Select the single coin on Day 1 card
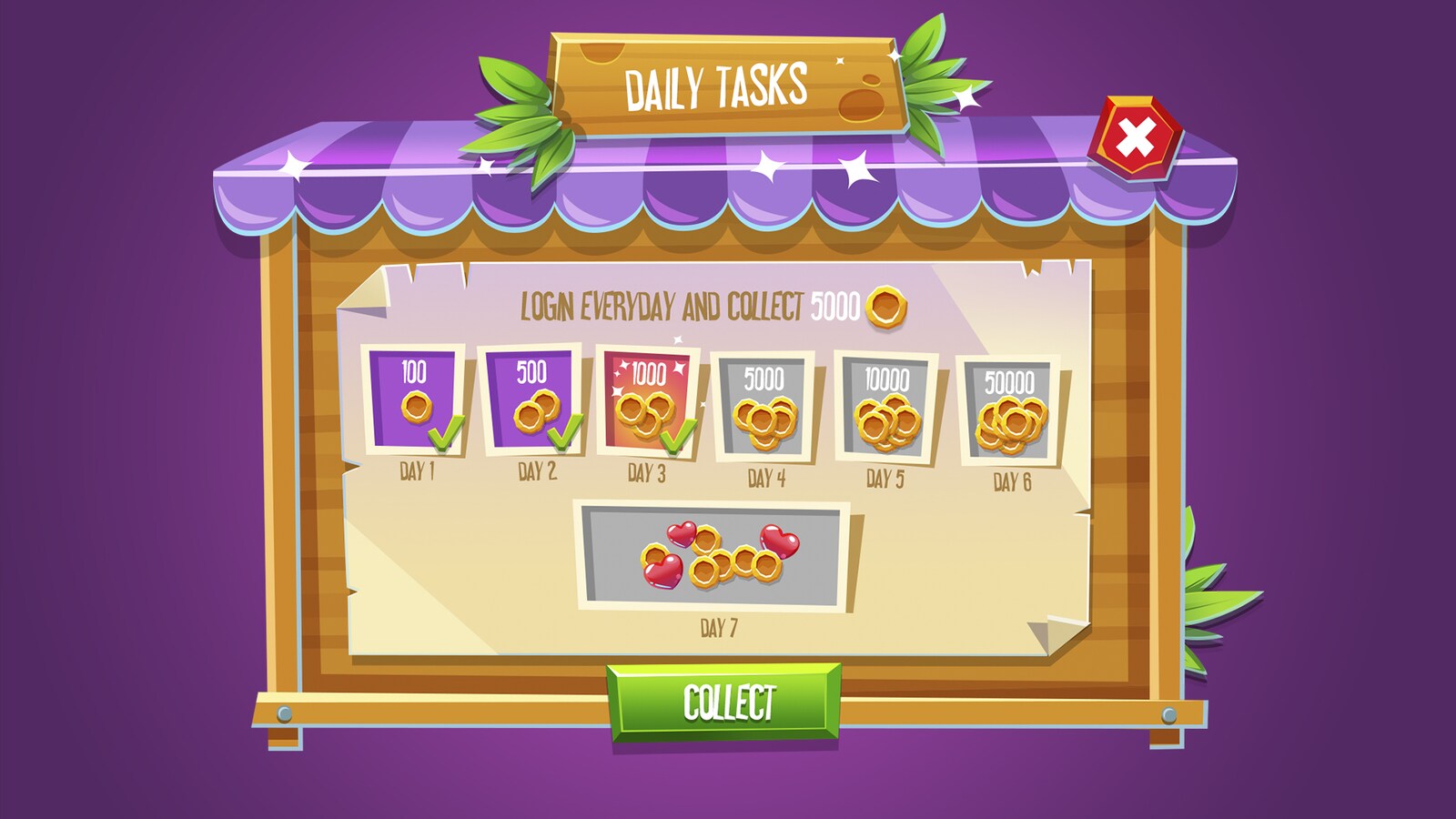 (x=420, y=407)
